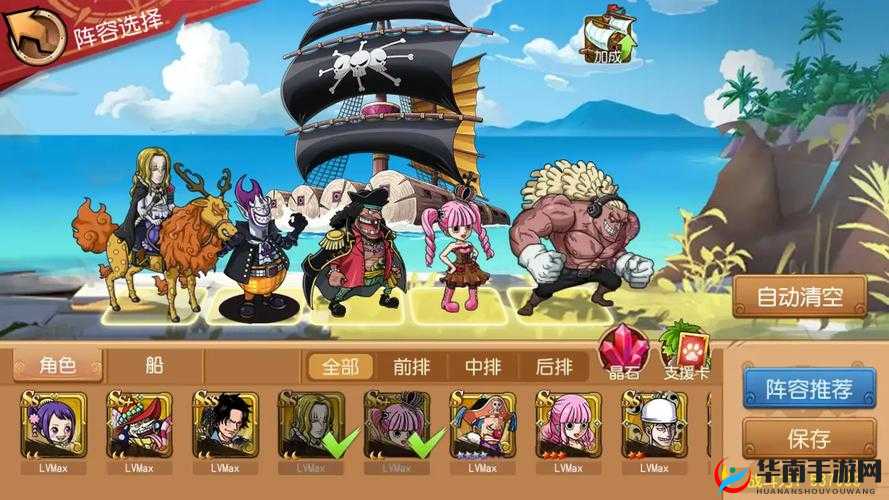Image resolution: width=889 pixels, height=500 pixels.
Task: Deselect the checked pink-haired character card
Action: tap(397, 425)
